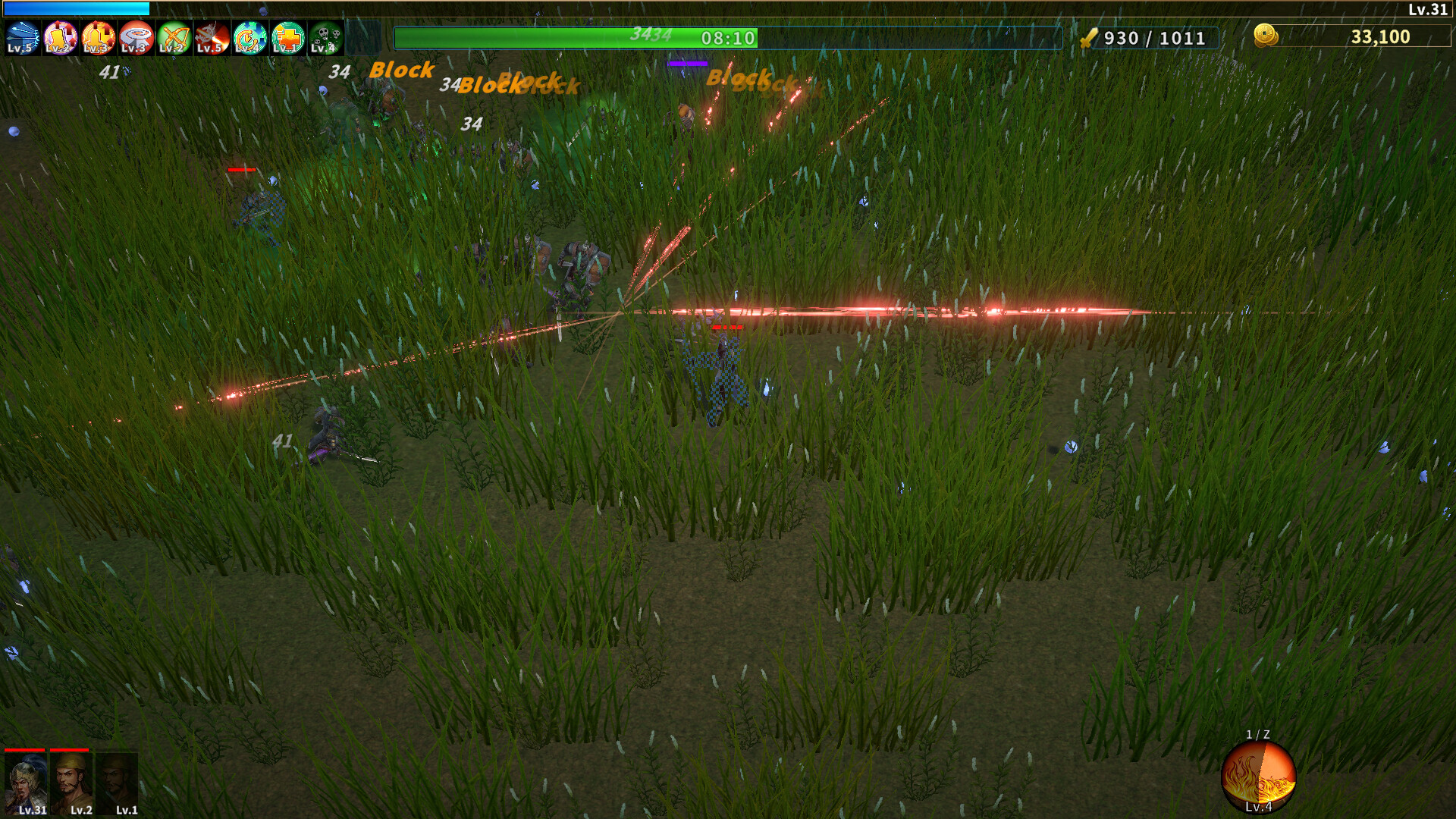Select the red horseman charge skill icon
1456x819 pixels.
[212, 38]
